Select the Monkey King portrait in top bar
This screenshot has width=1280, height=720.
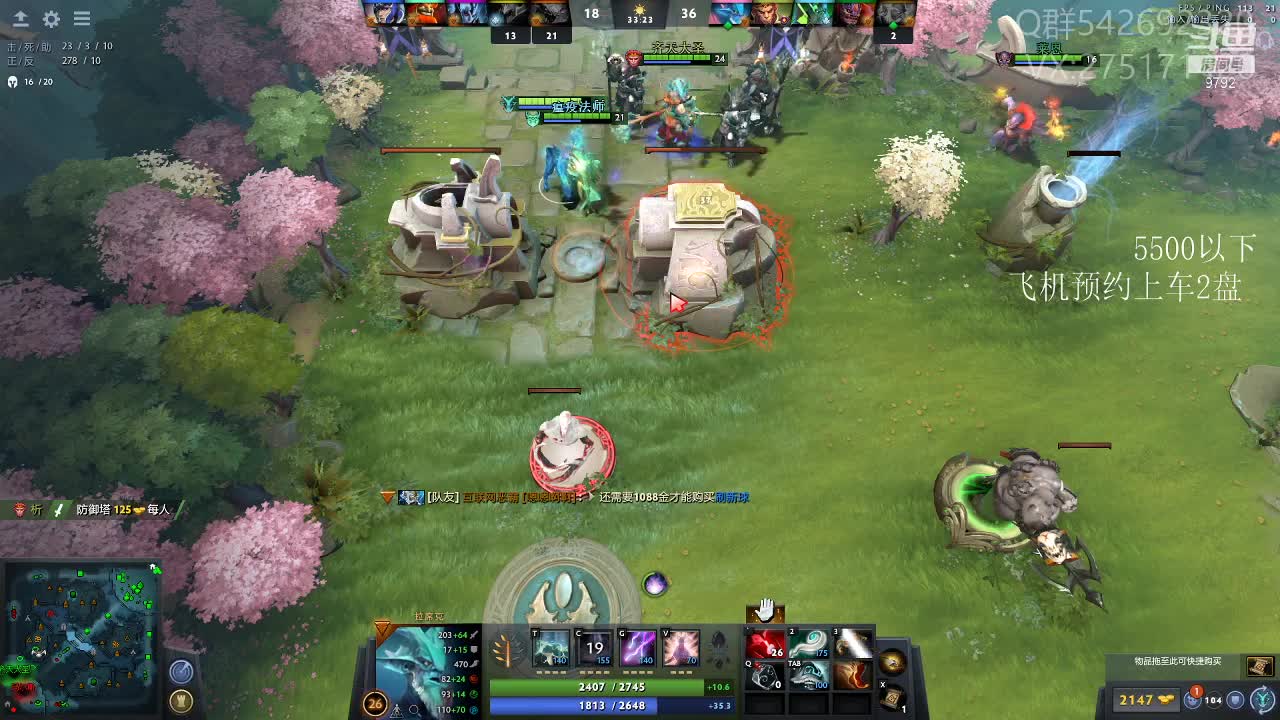click(x=770, y=14)
